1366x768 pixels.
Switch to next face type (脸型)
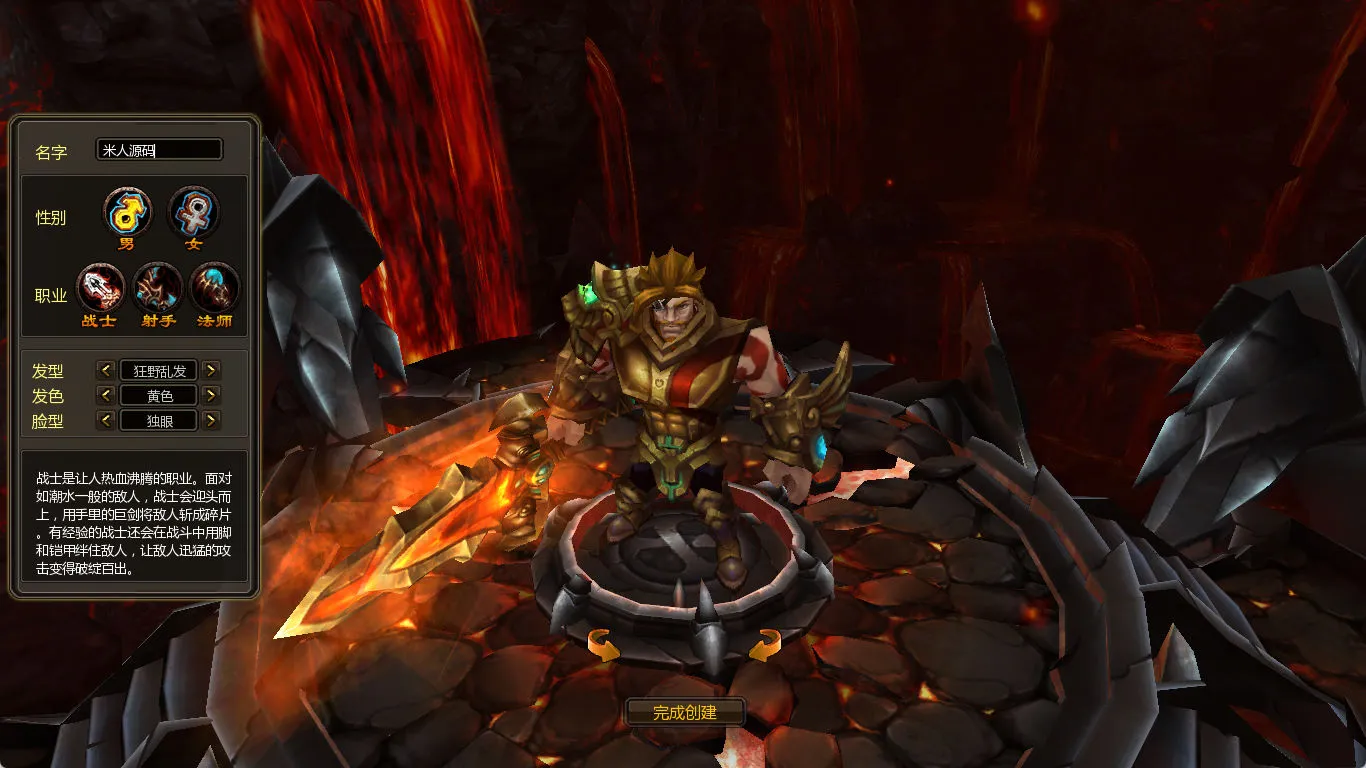(210, 420)
